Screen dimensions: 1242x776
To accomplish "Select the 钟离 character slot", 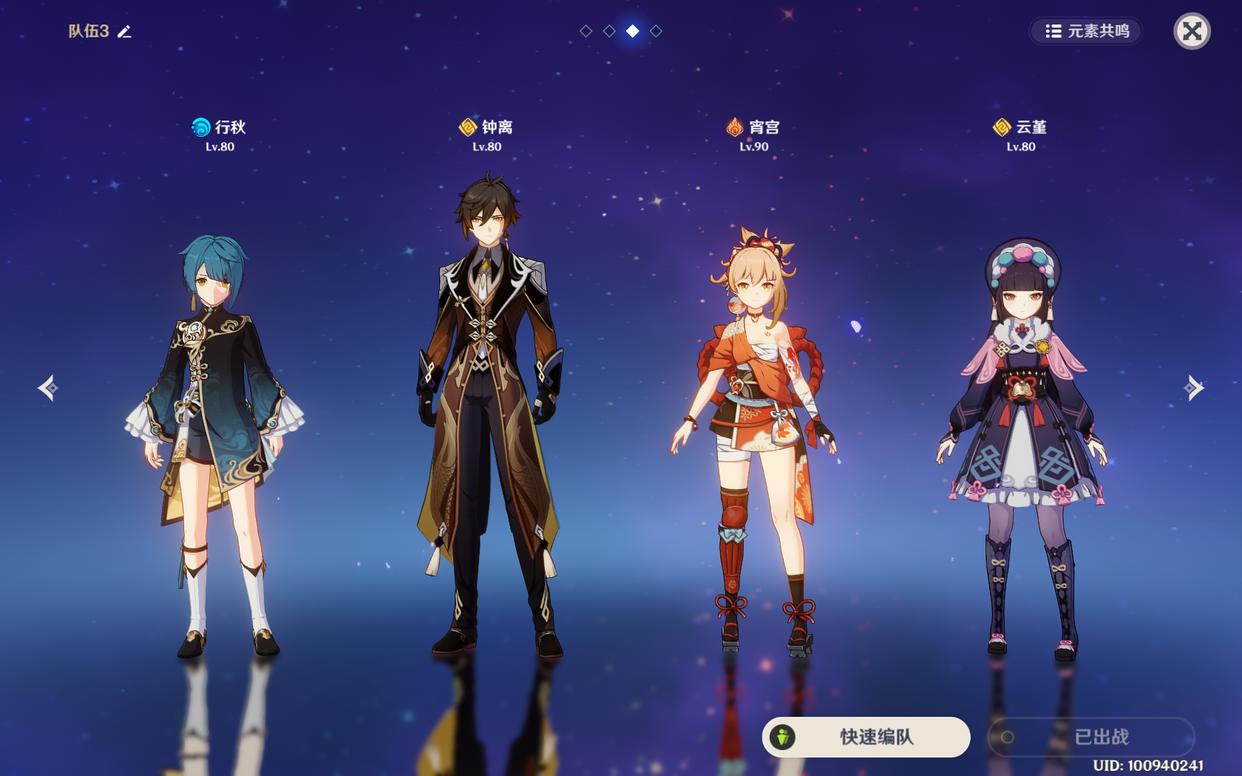I will tap(488, 420).
